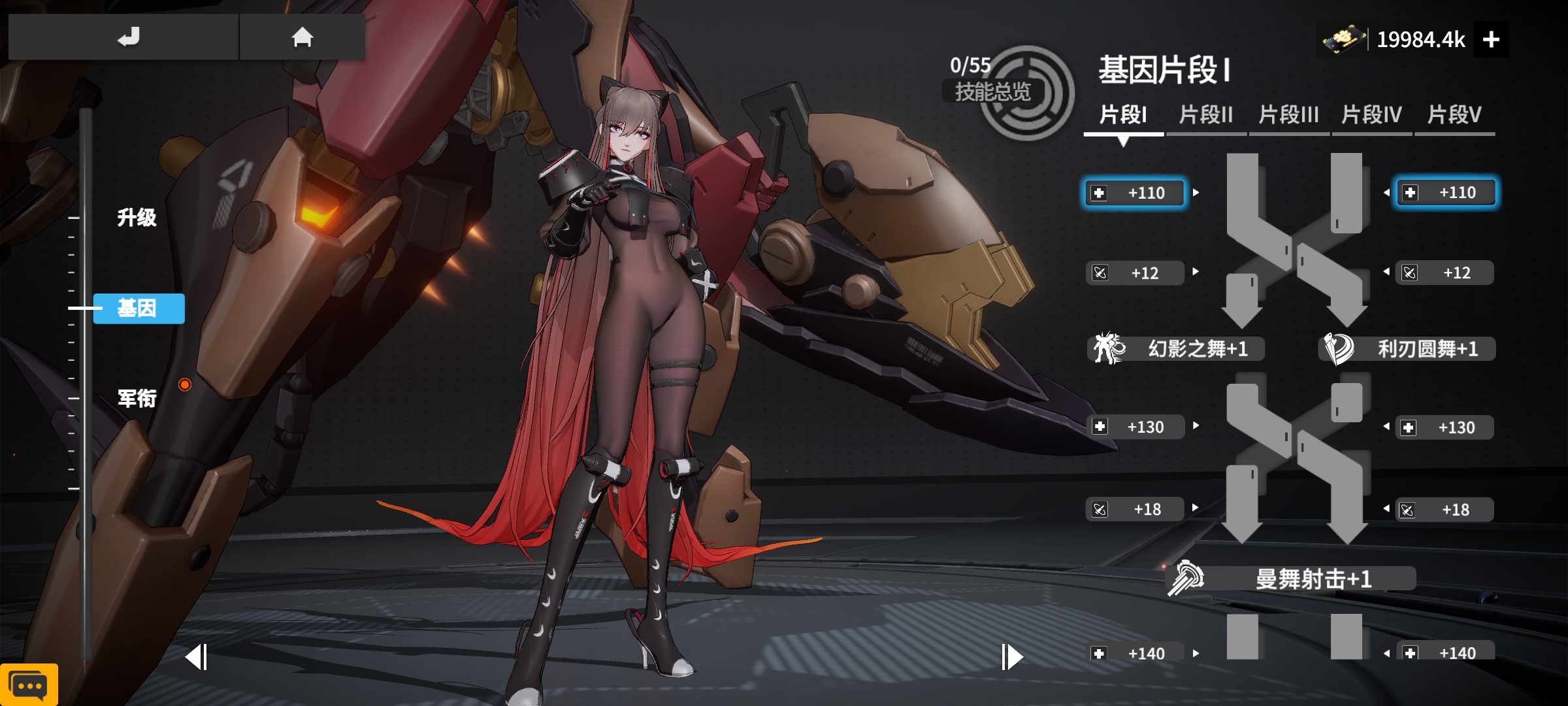
Task: Select the 基因 gene menu entry
Action: click(x=139, y=308)
